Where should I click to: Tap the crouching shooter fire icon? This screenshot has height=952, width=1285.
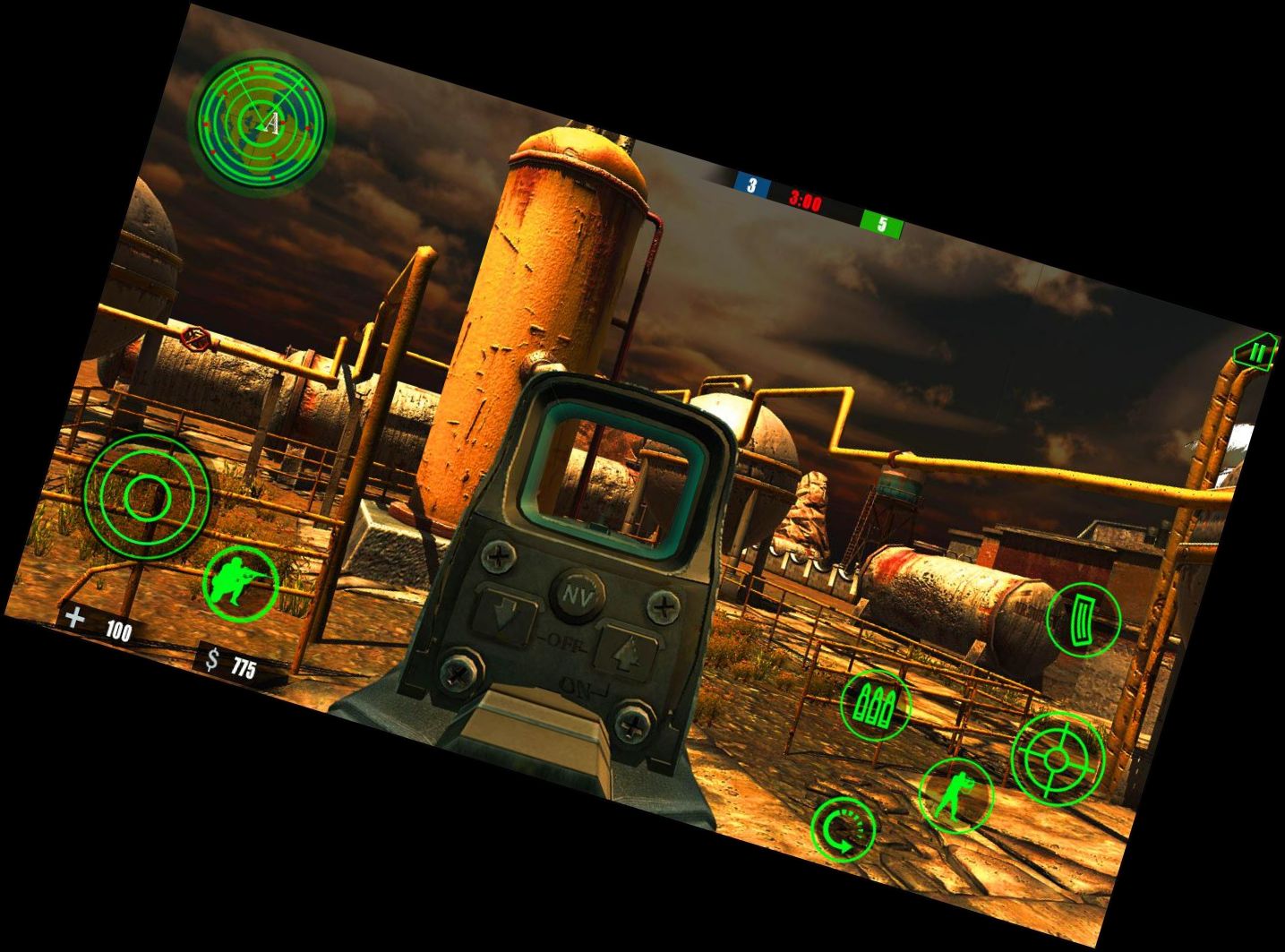point(240,582)
